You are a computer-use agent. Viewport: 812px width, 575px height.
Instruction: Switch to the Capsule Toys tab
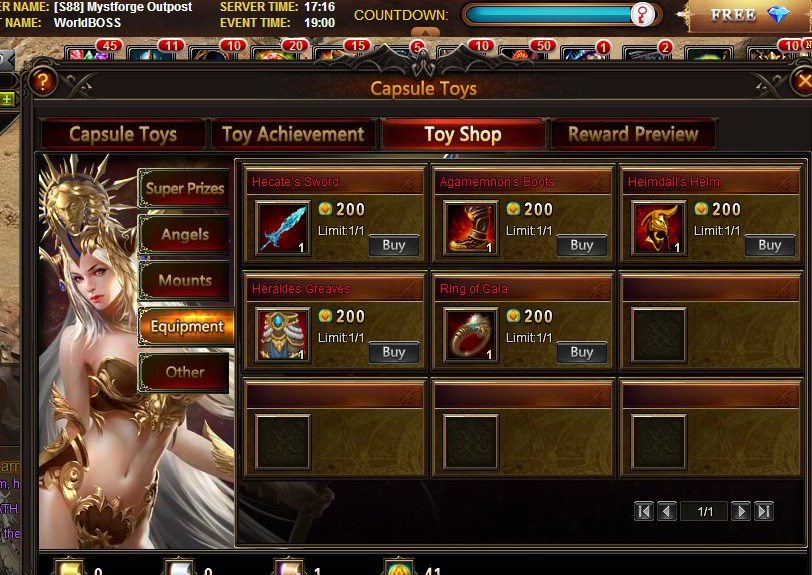(123, 134)
